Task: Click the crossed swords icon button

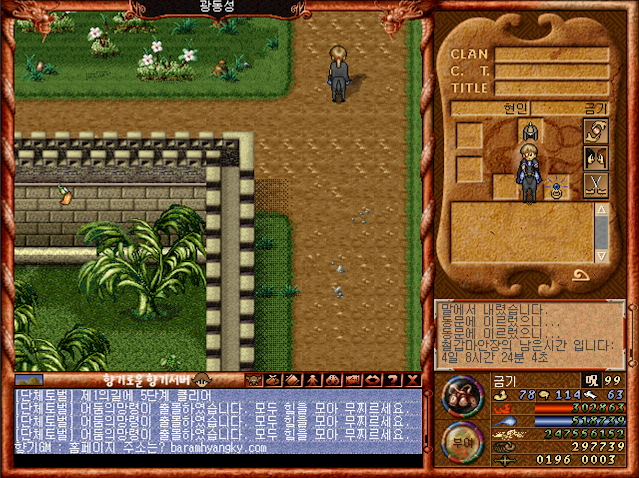Action: pos(596,185)
